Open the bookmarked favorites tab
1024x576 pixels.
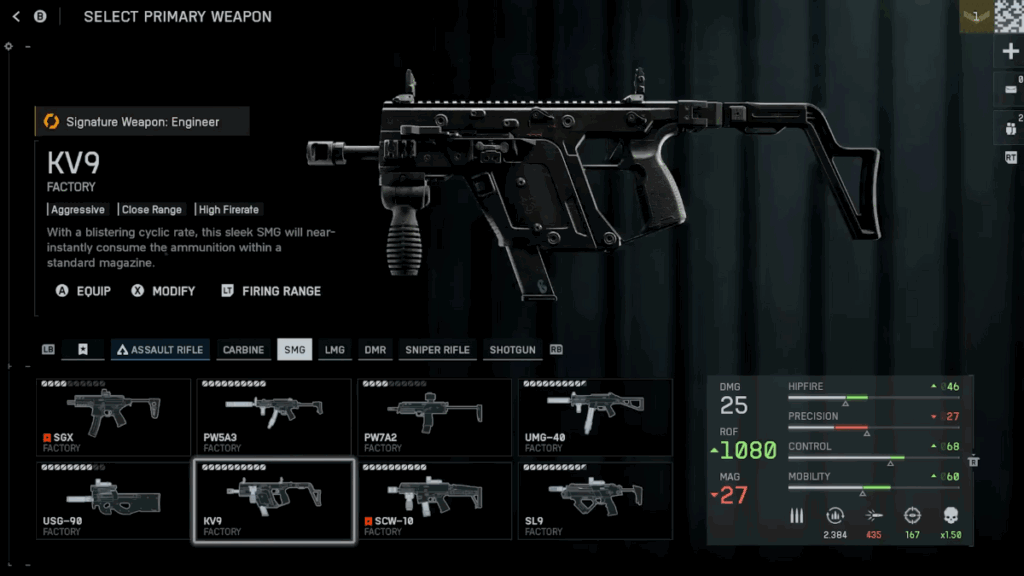pyautogui.click(x=84, y=350)
